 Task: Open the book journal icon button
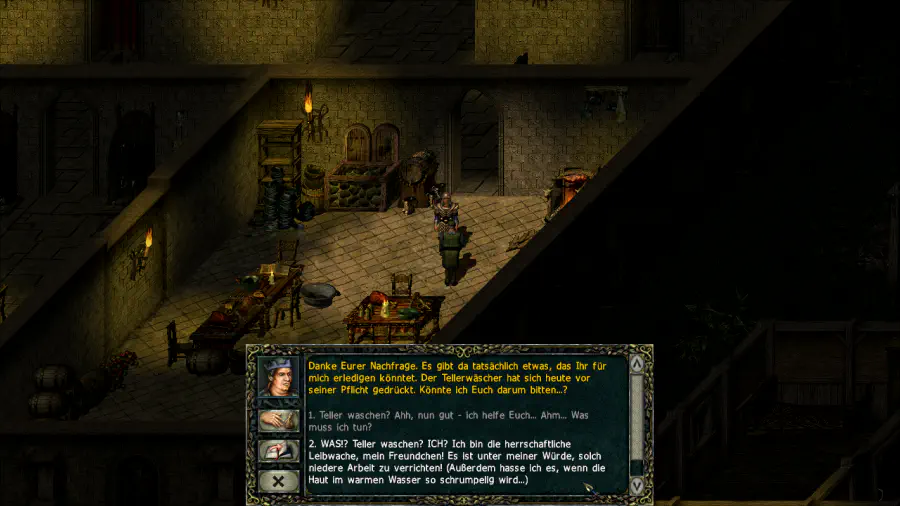(x=278, y=451)
